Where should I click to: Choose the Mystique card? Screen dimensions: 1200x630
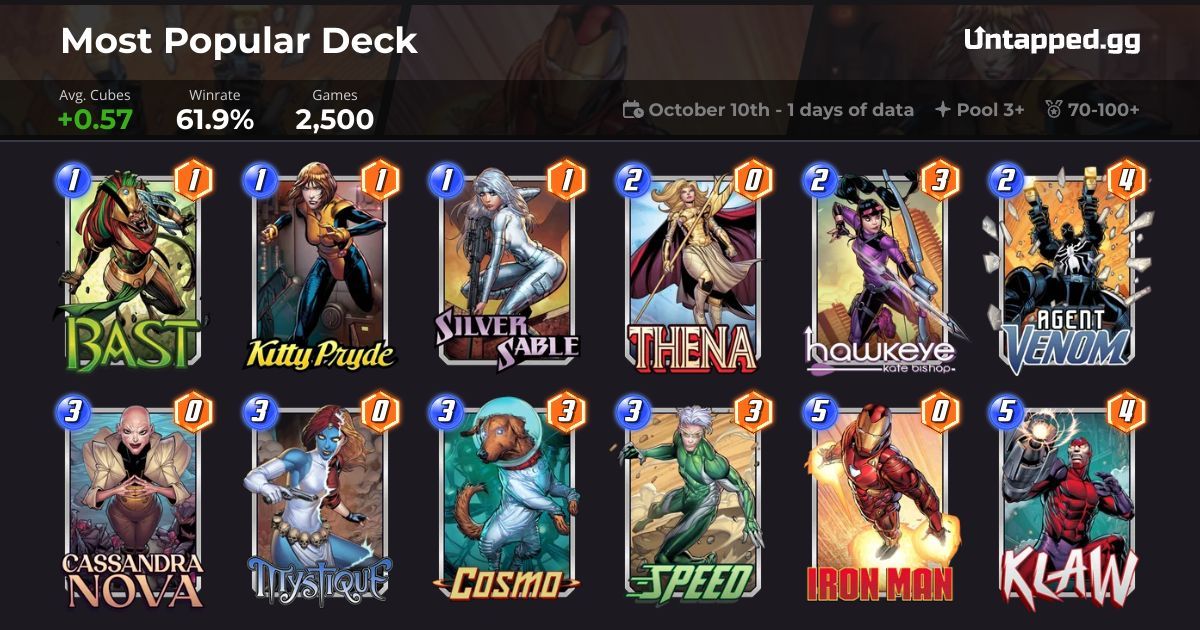[321, 505]
